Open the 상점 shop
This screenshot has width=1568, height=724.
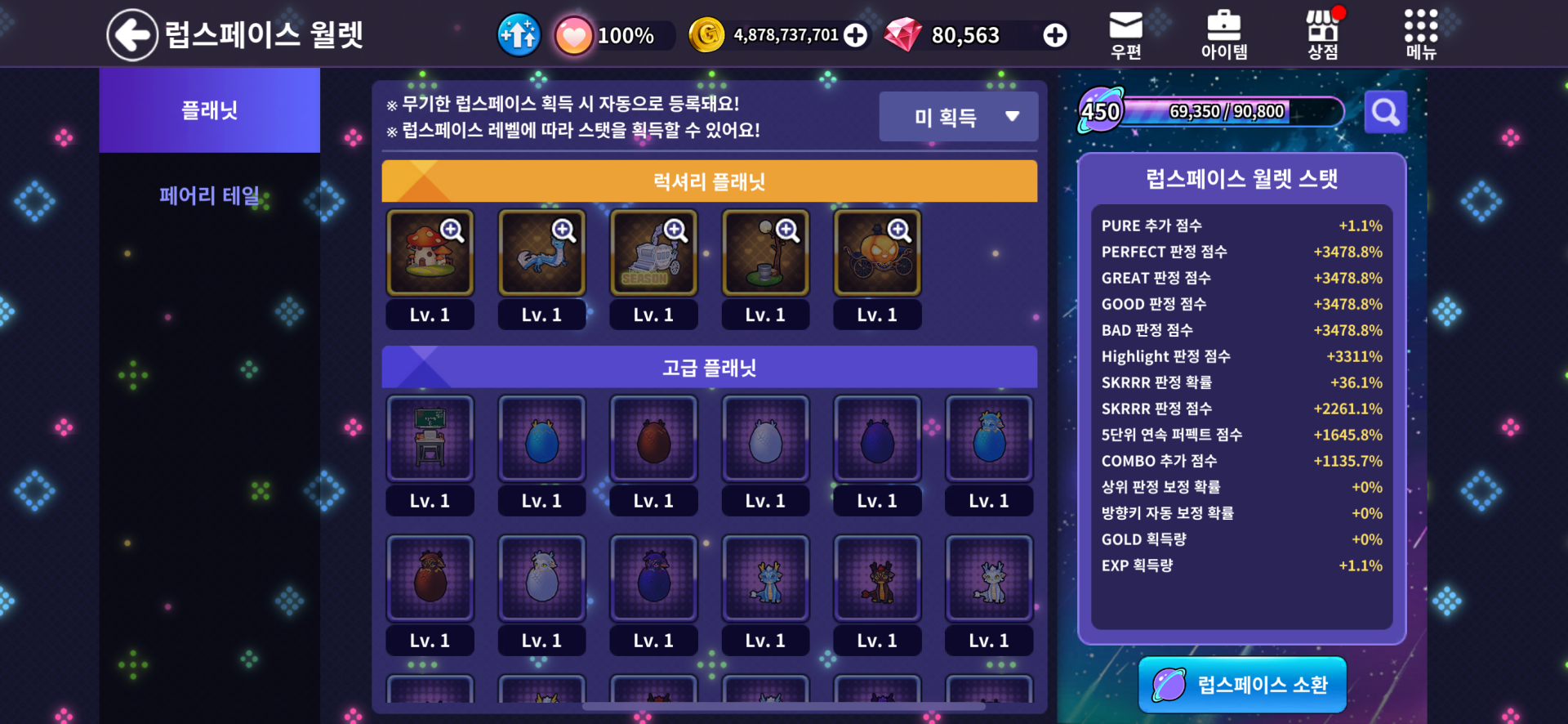[1322, 34]
